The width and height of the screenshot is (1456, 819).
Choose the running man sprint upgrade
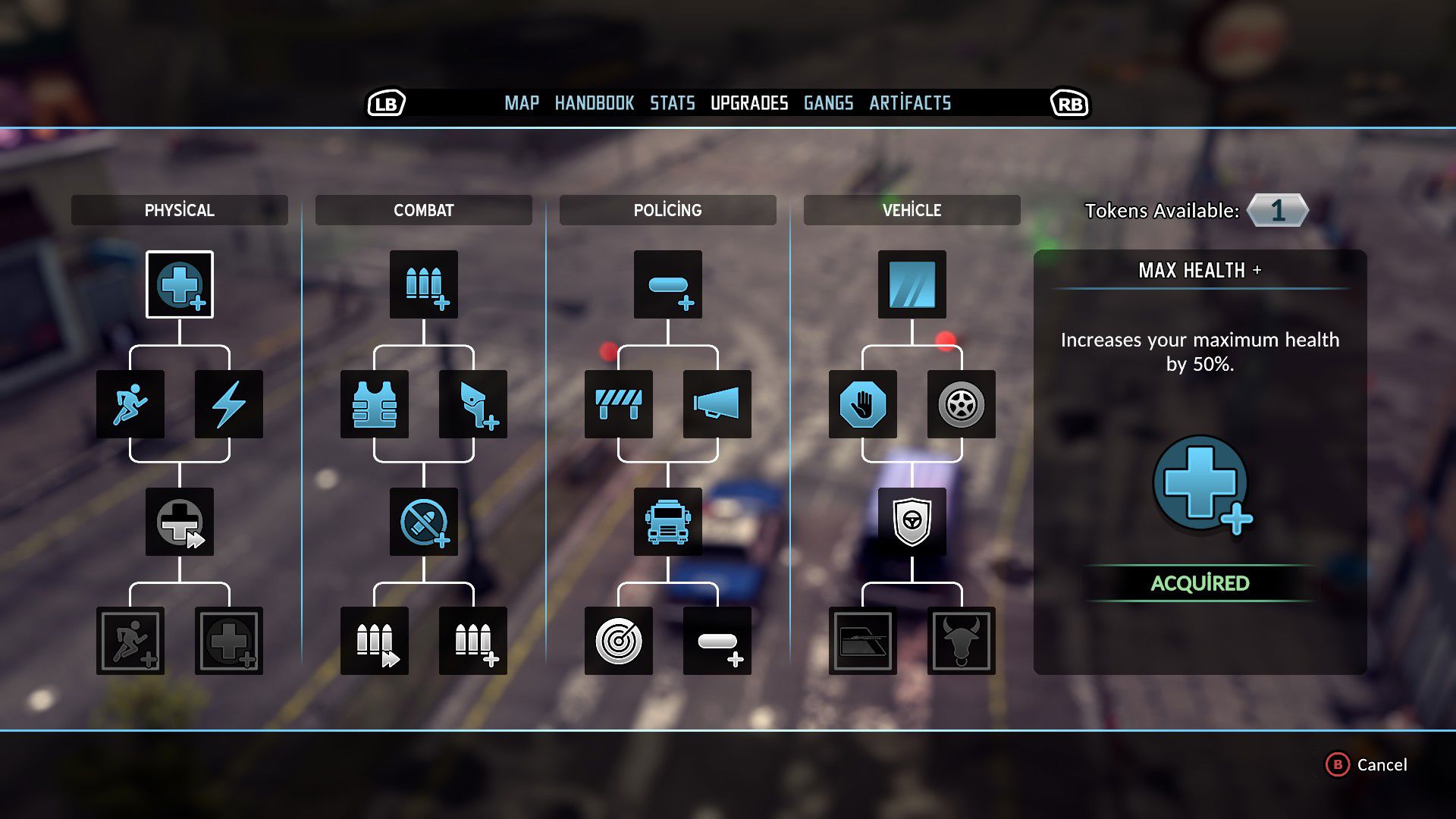pyautogui.click(x=130, y=404)
